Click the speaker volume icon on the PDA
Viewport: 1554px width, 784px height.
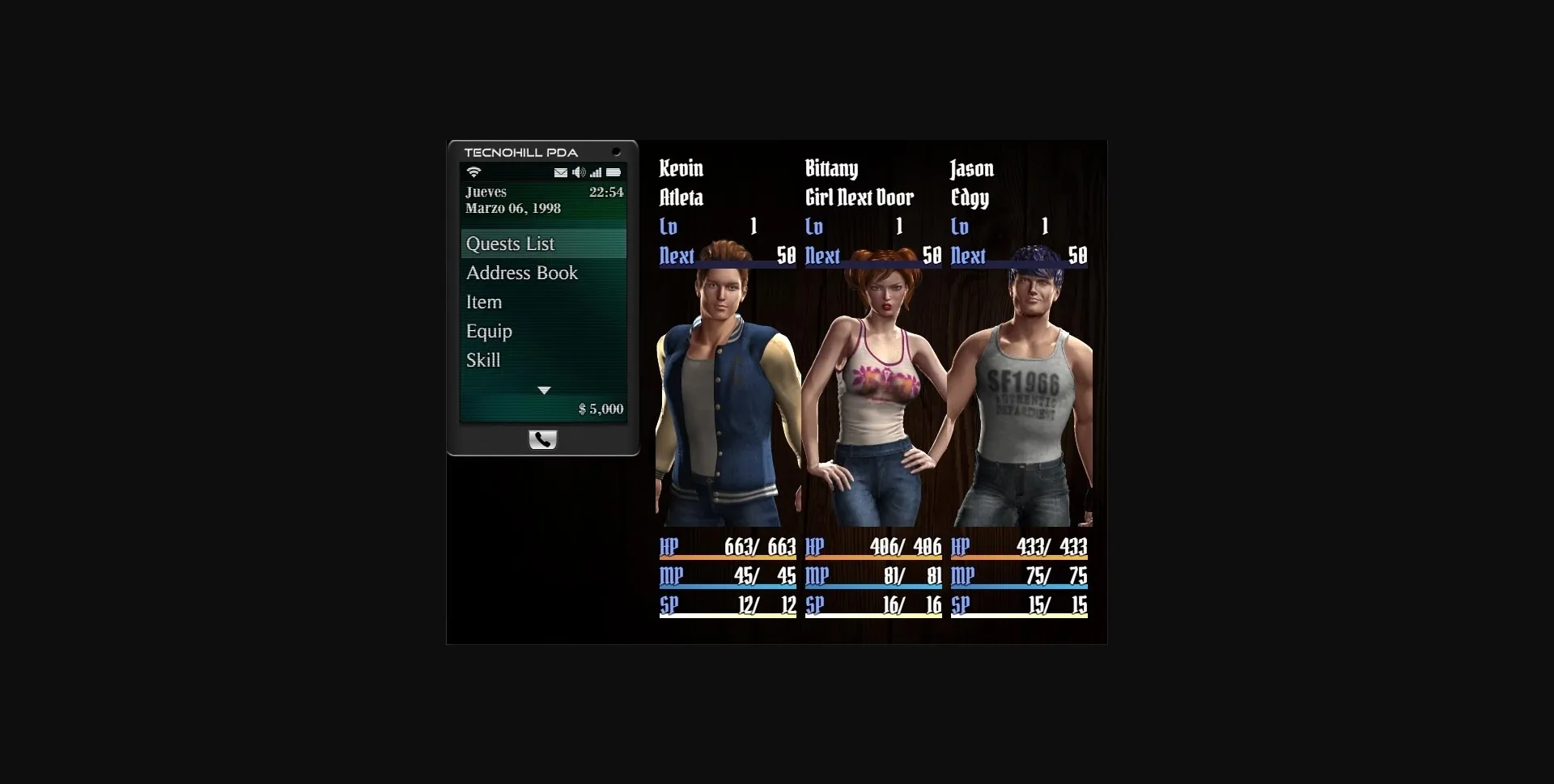point(579,172)
